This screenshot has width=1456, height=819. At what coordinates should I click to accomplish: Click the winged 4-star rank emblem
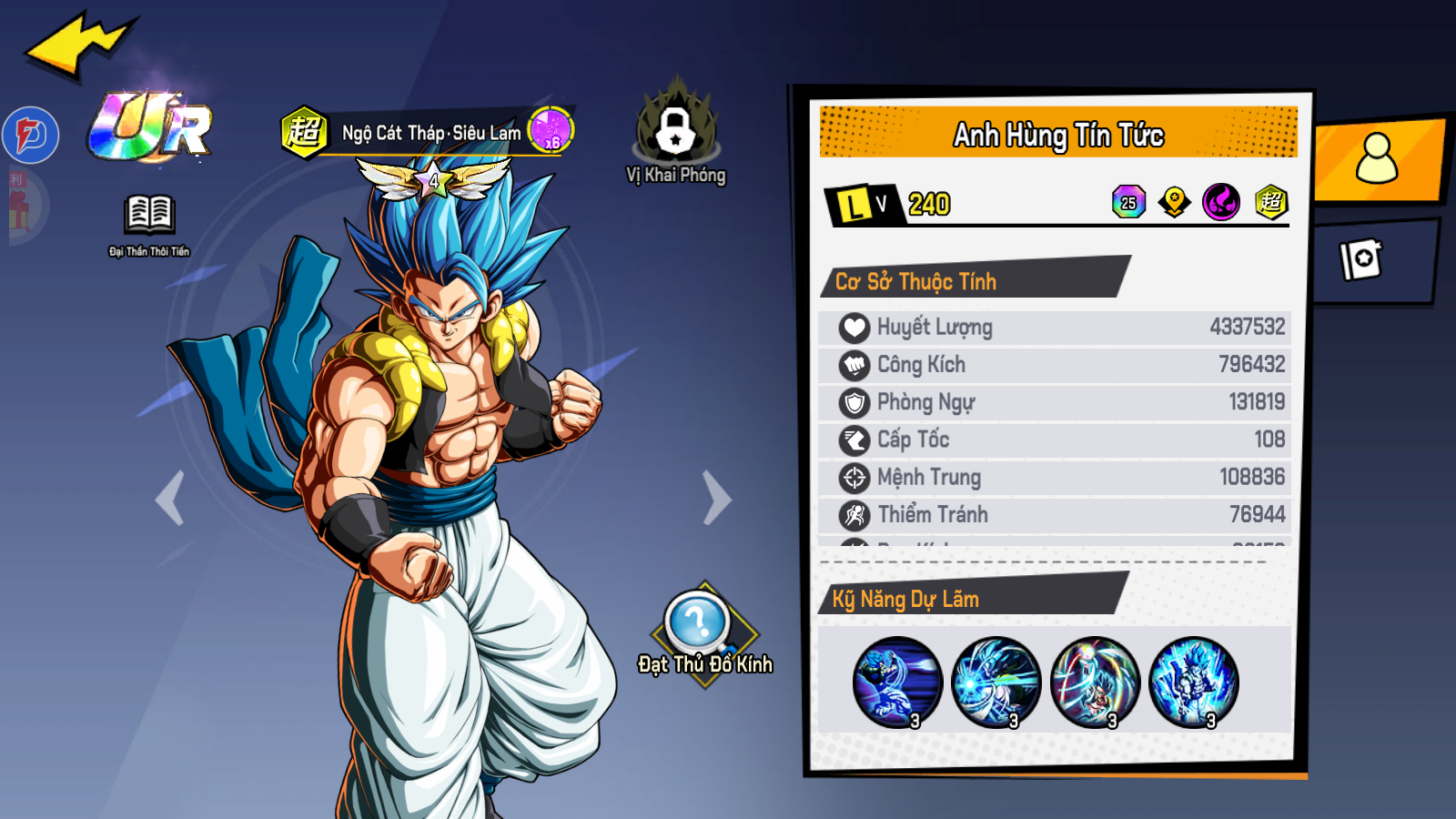[x=433, y=179]
